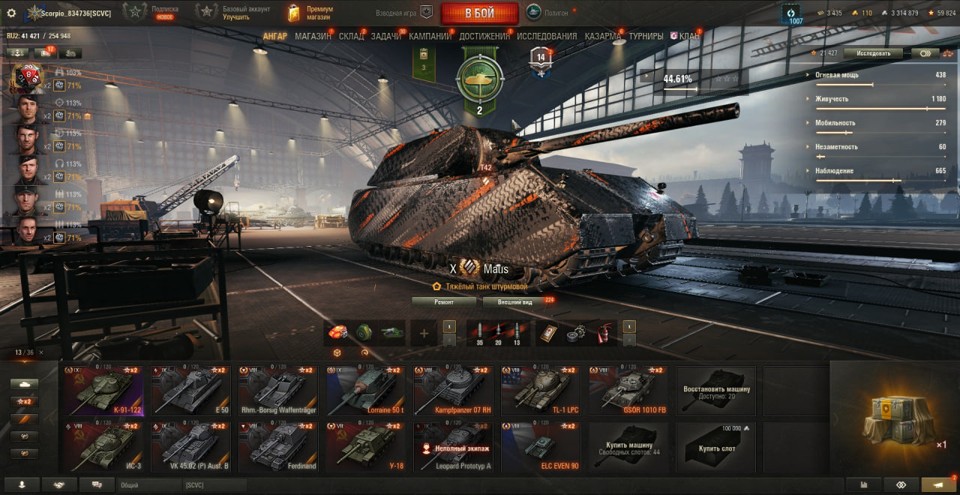Go to the ДОСТИЖЕНИЯ achievements tab

coord(484,36)
